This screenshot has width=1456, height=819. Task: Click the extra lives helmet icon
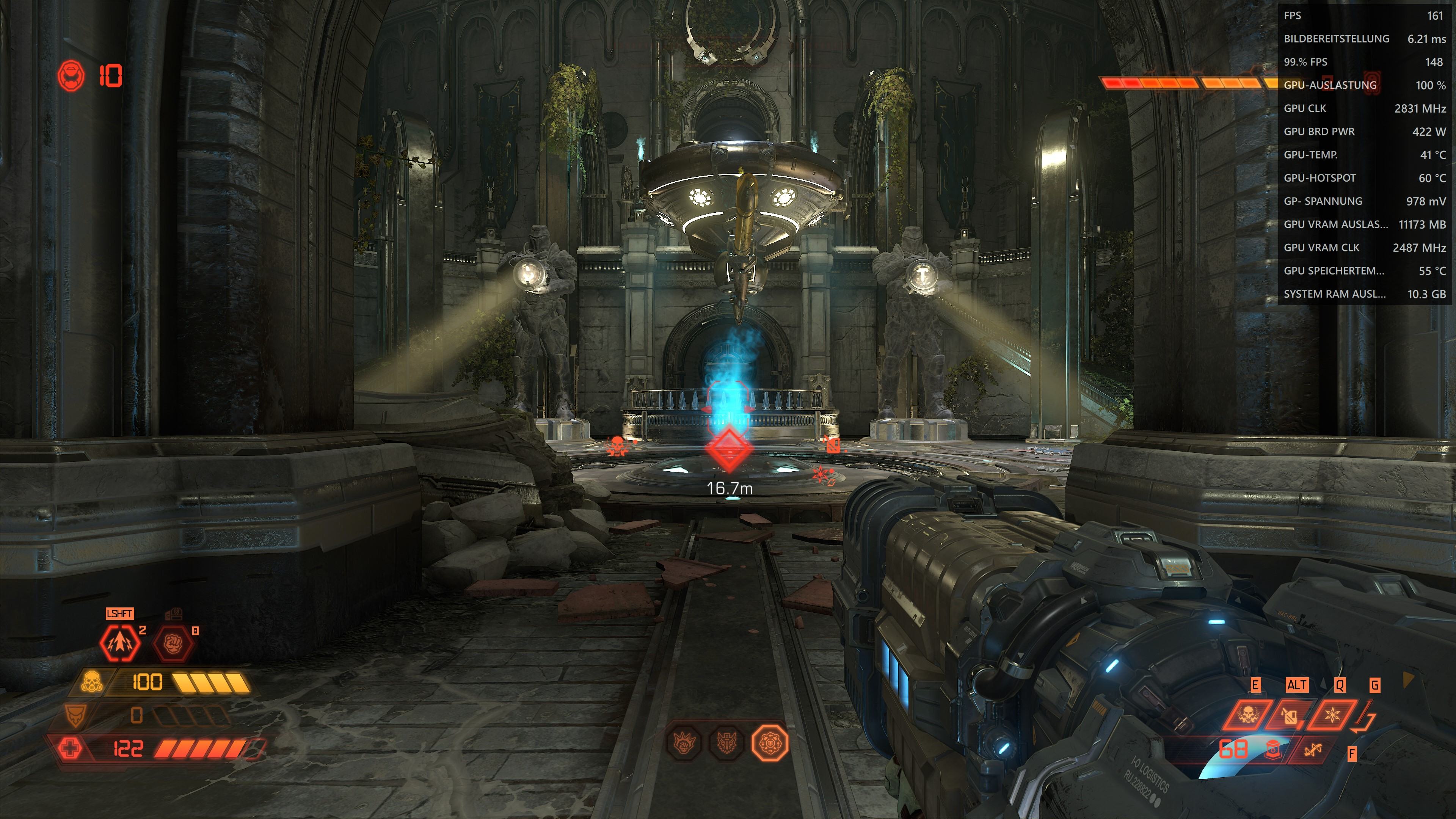(x=72, y=75)
